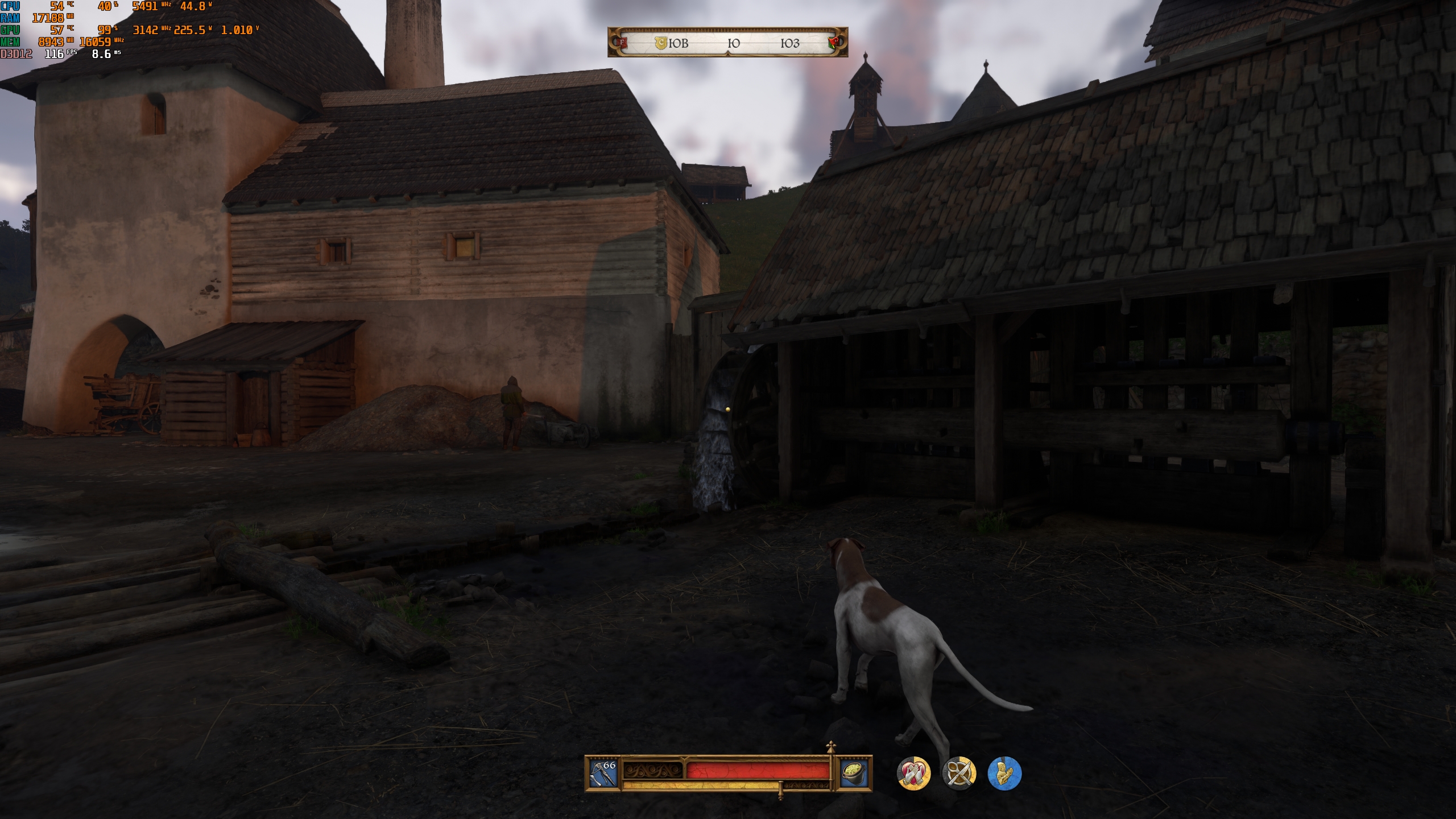Image resolution: width=1456 pixels, height=819 pixels.
Task: Click the yellow shield C marker on compass
Action: 660,43
